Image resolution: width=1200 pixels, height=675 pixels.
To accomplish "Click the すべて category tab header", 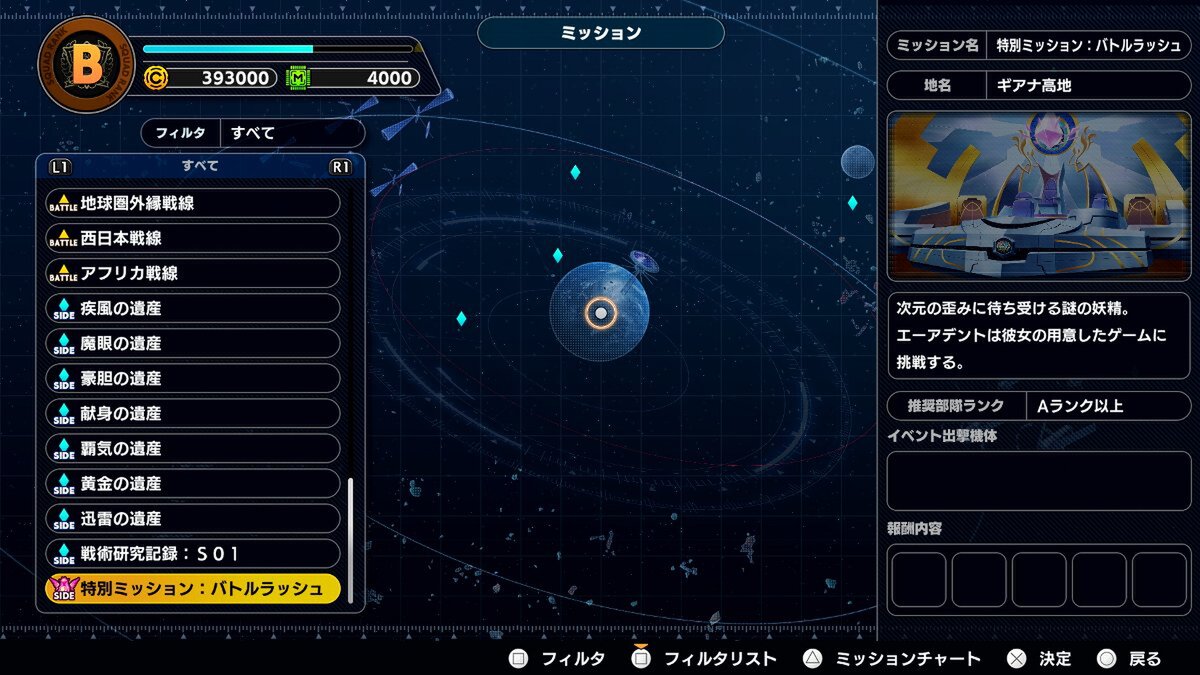I will coord(200,166).
